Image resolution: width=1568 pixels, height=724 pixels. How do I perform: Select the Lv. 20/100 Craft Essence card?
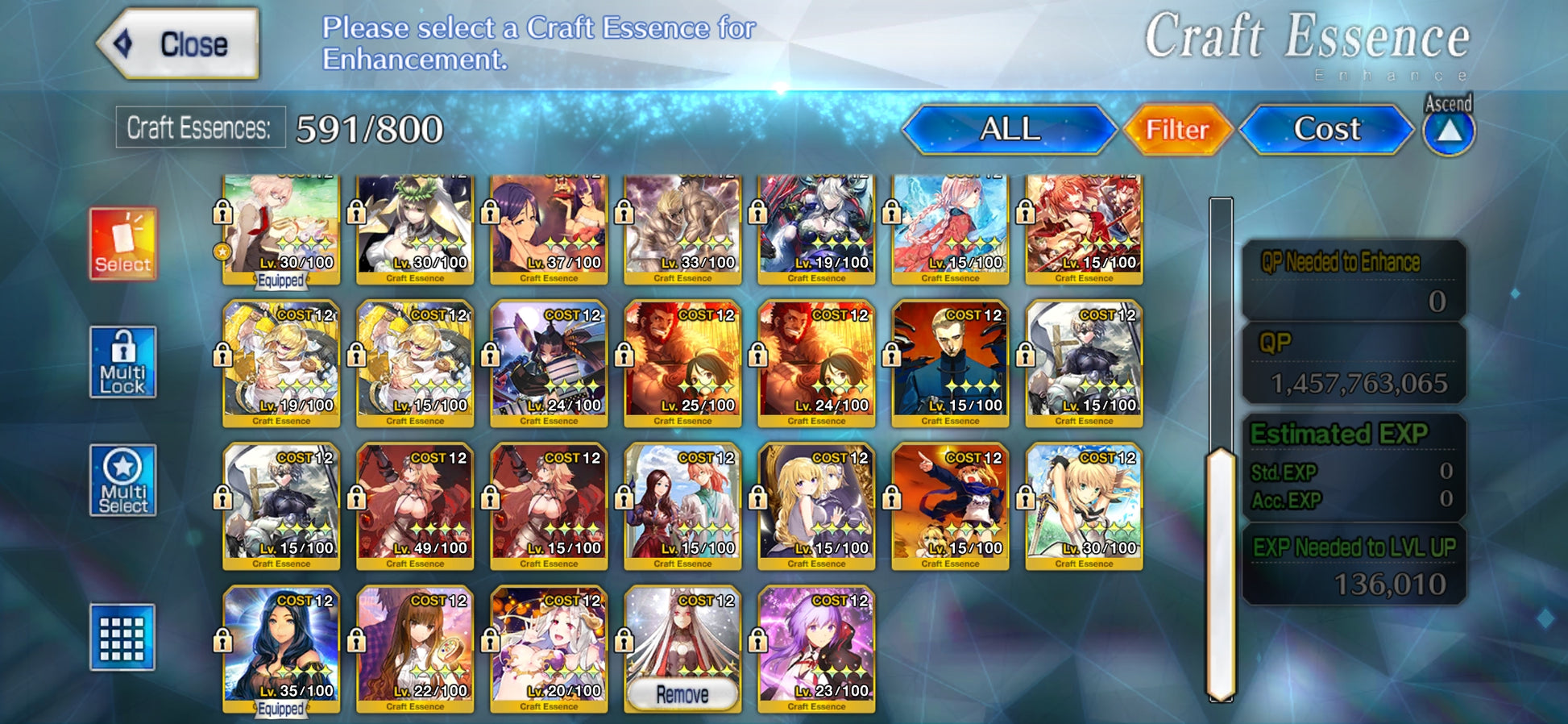coord(549,649)
